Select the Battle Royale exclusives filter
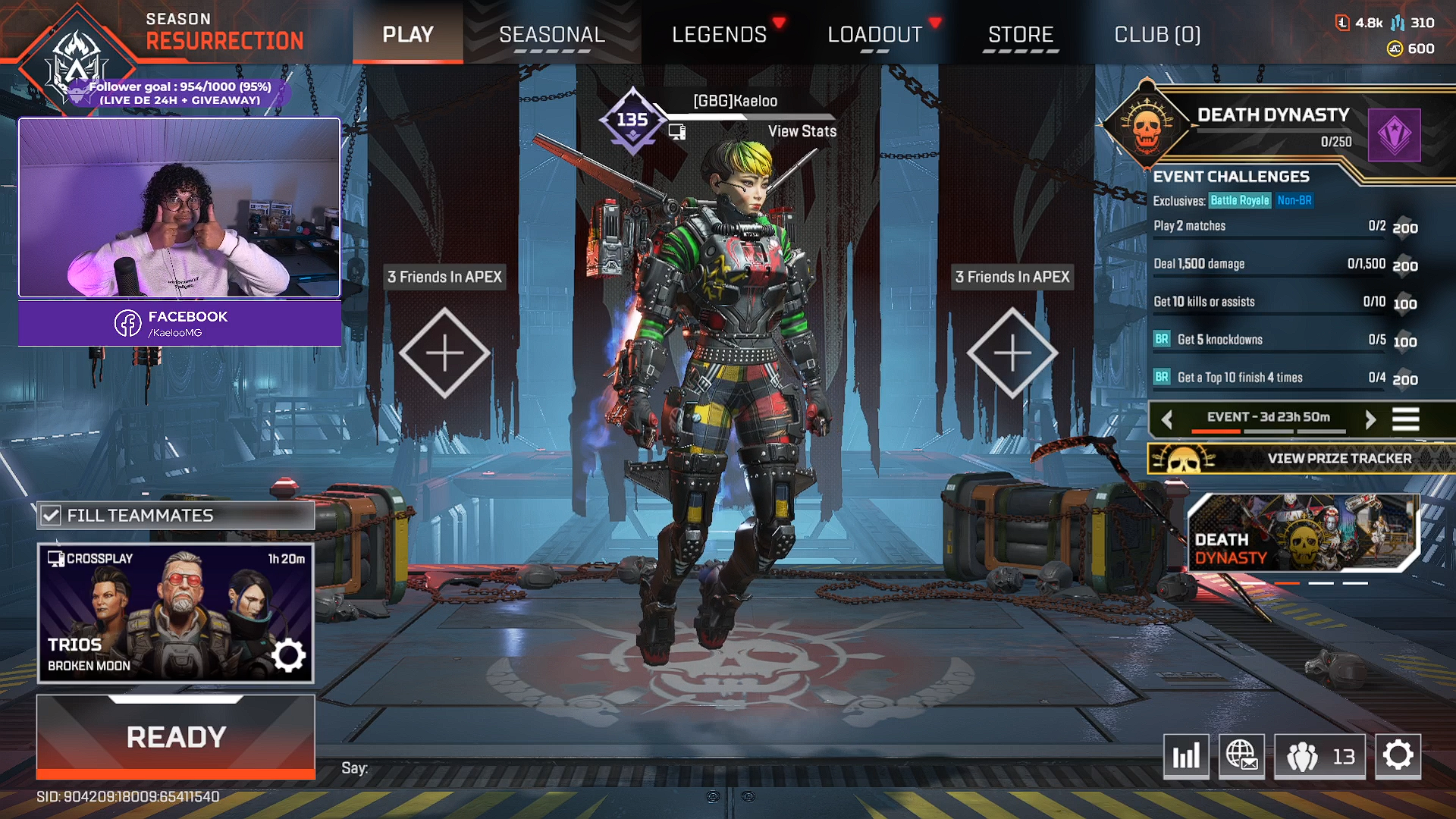Screen dimensions: 1456x819 (1239, 200)
